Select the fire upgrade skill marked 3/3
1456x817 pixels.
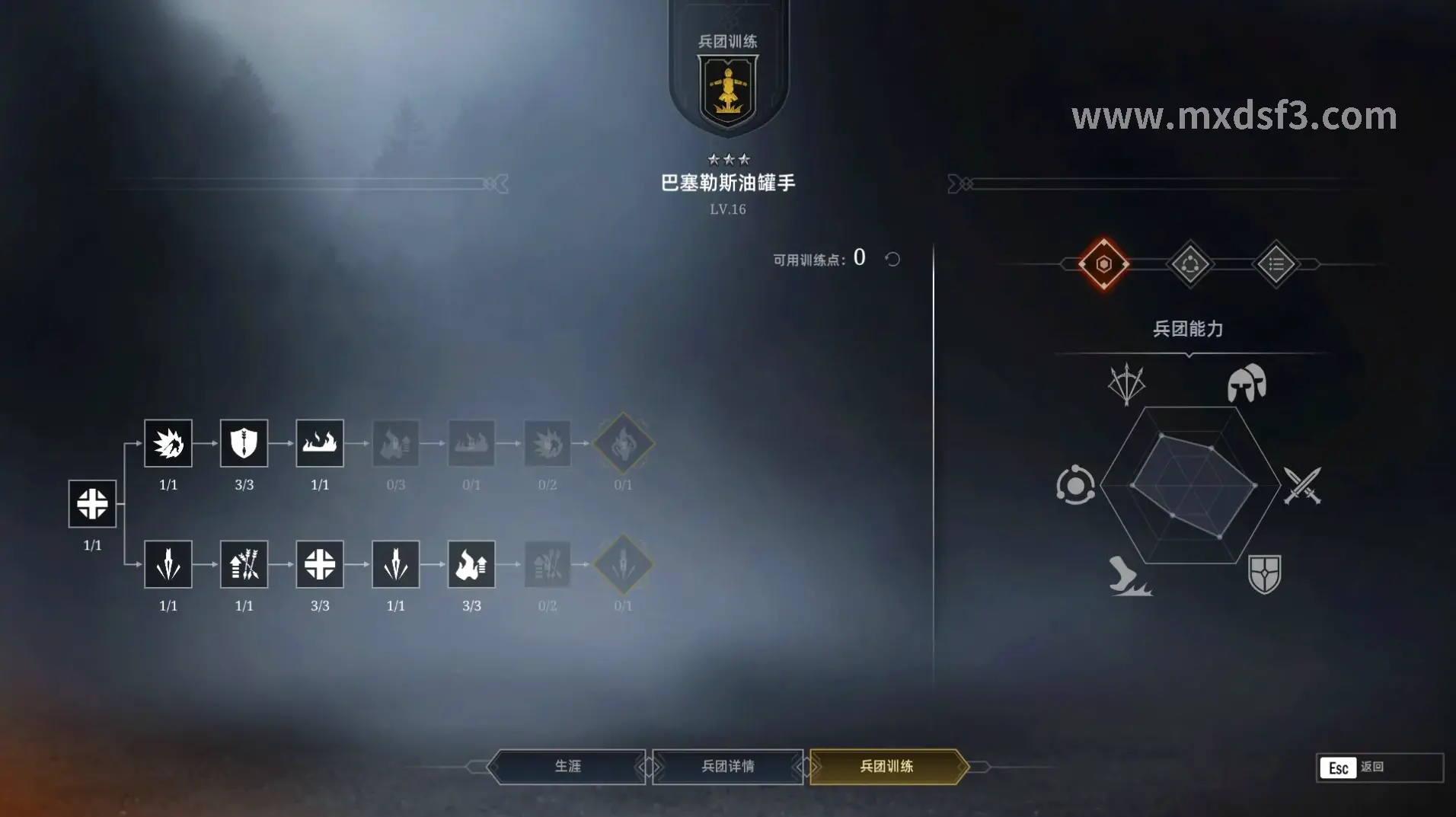471,564
